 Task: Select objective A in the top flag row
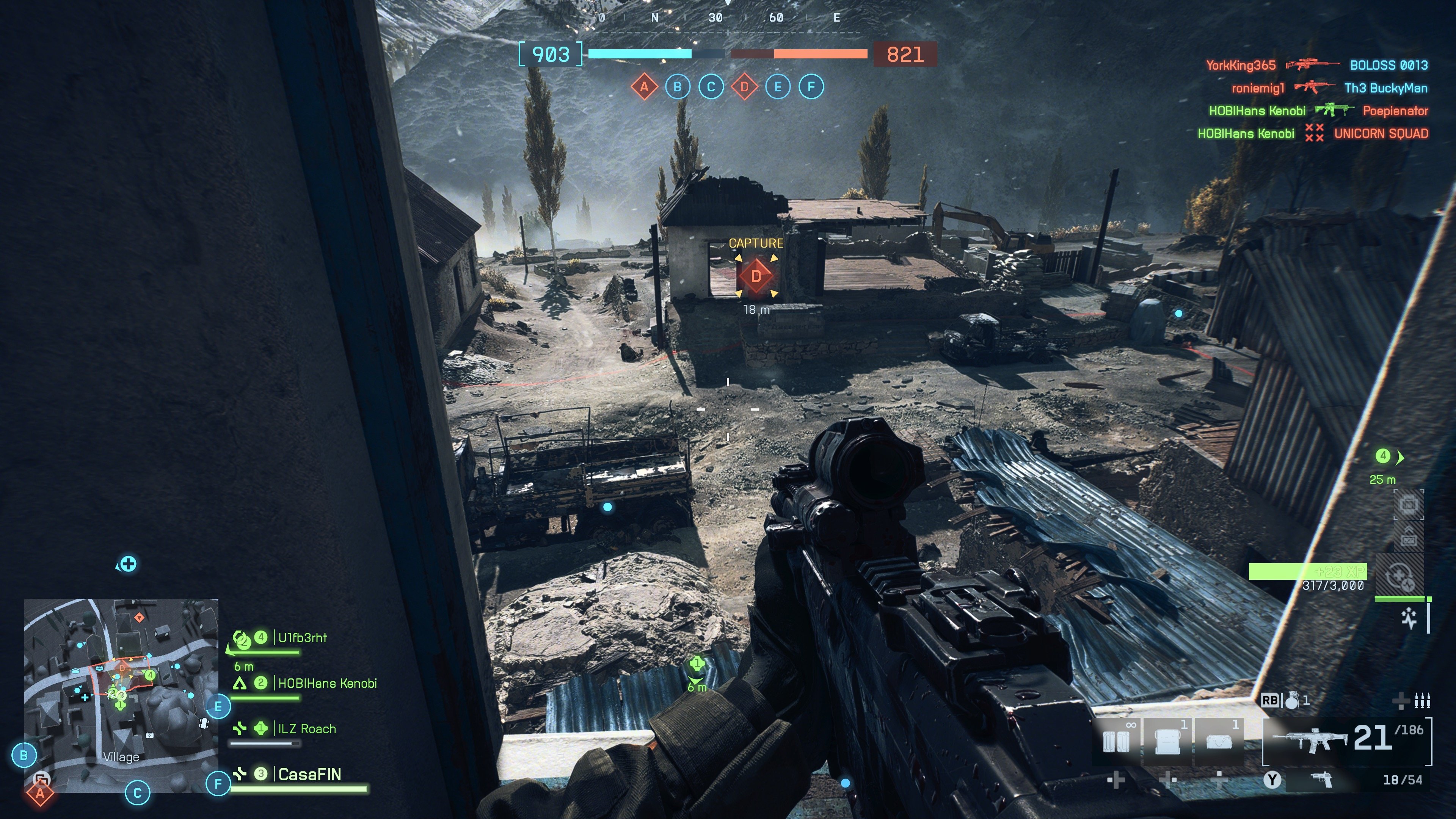point(644,87)
